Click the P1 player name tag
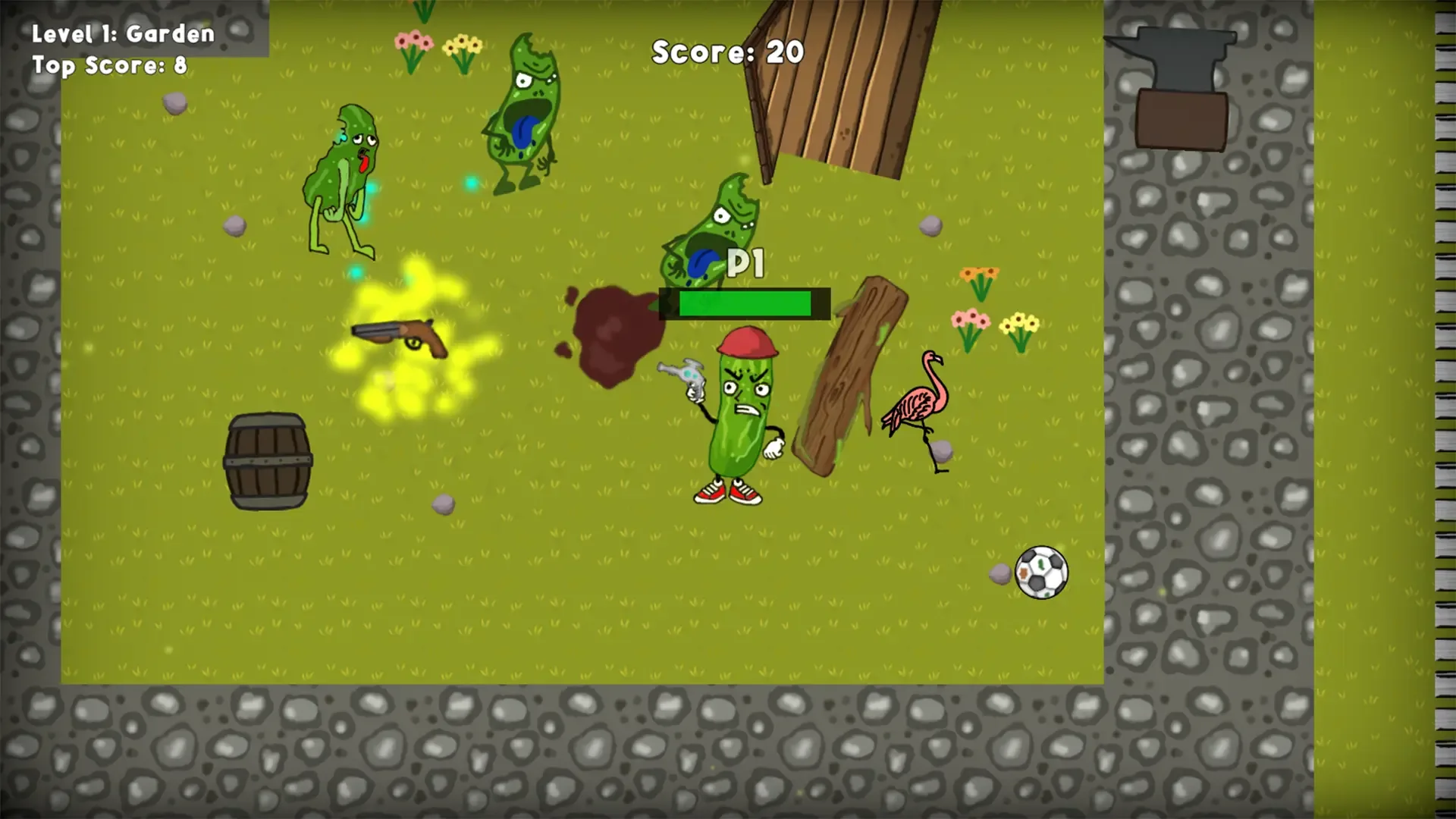 745,262
